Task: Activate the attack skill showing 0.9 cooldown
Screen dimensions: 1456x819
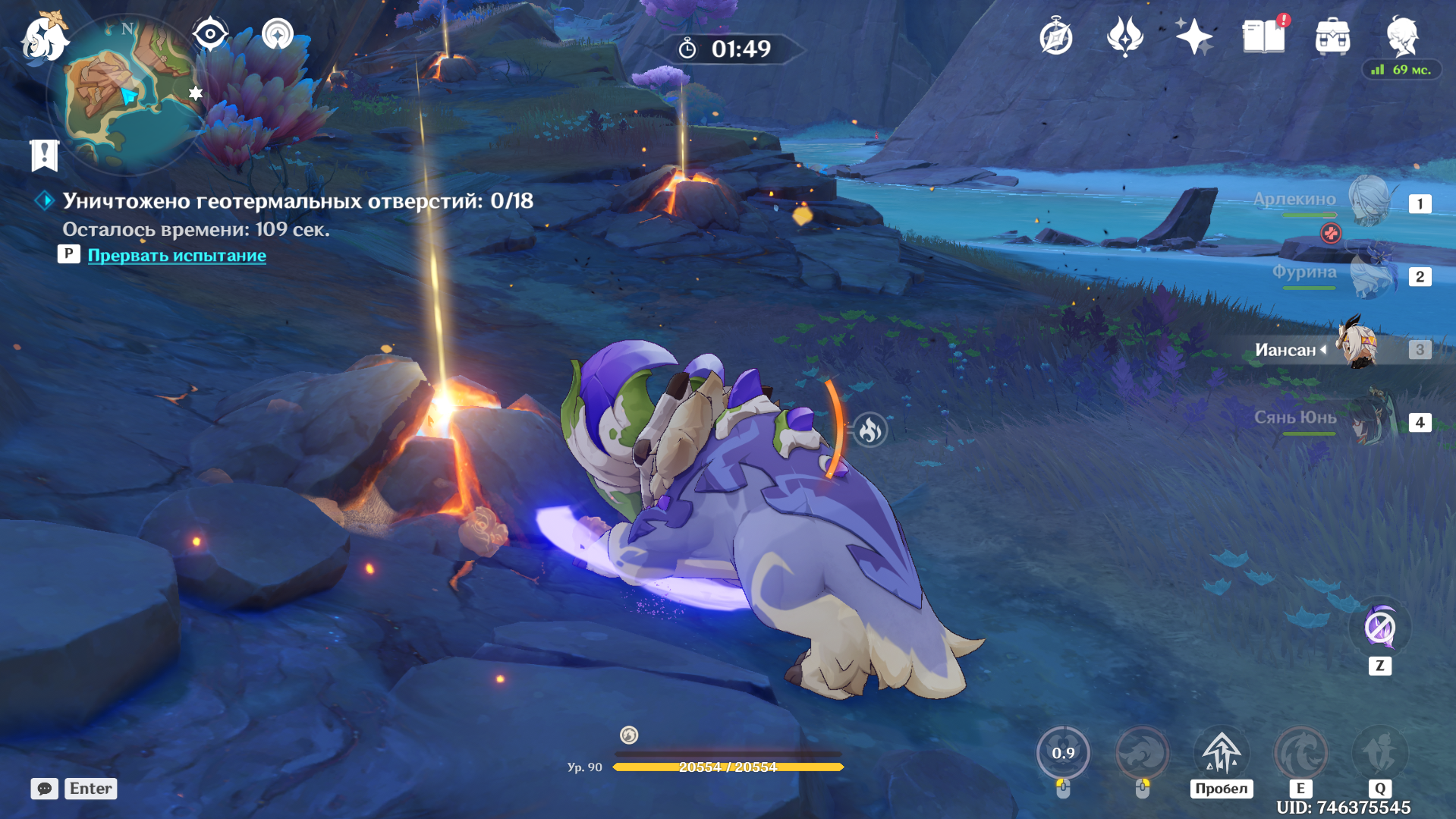Action: 1063,753
